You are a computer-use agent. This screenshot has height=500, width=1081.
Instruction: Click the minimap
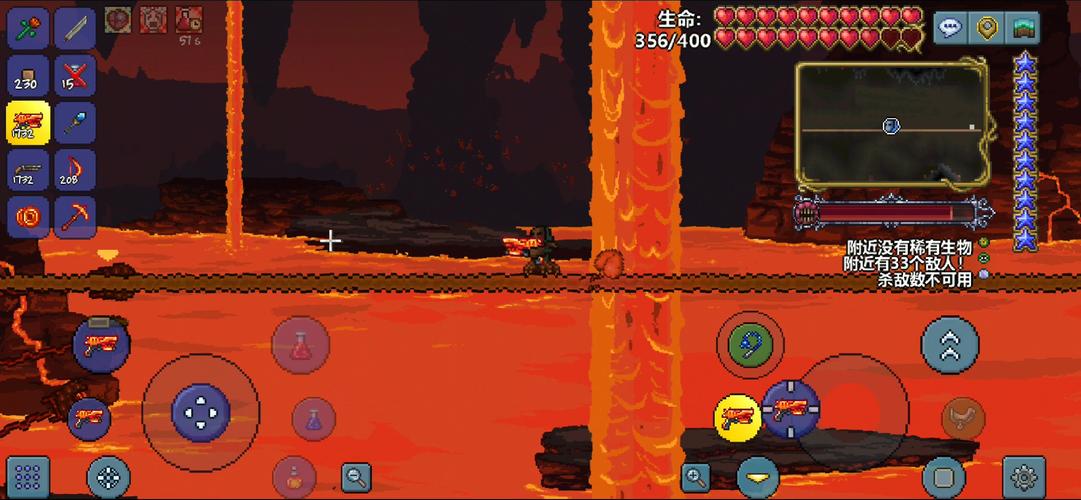(x=890, y=124)
